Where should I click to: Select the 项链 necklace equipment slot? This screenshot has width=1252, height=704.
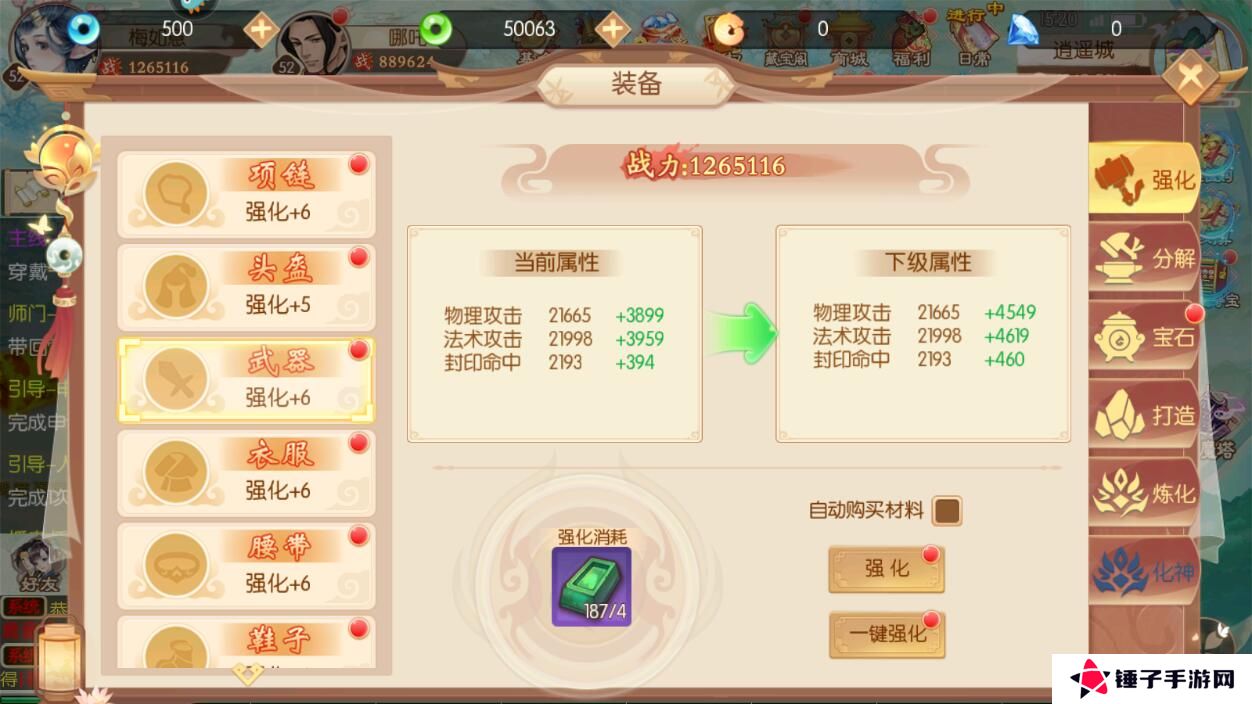(x=246, y=194)
